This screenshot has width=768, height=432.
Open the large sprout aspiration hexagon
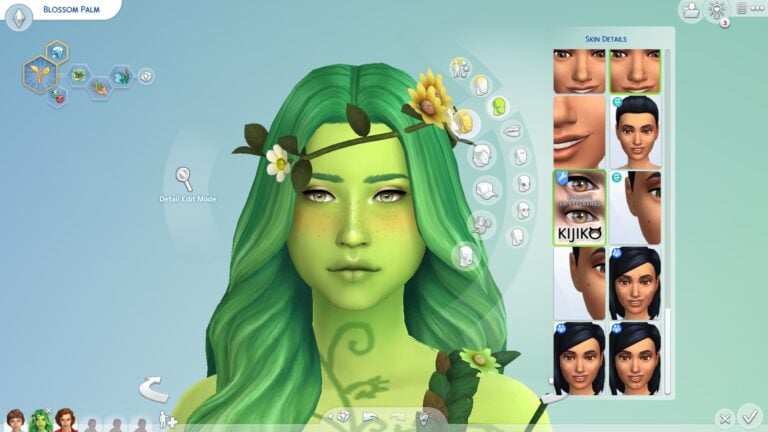(x=39, y=74)
